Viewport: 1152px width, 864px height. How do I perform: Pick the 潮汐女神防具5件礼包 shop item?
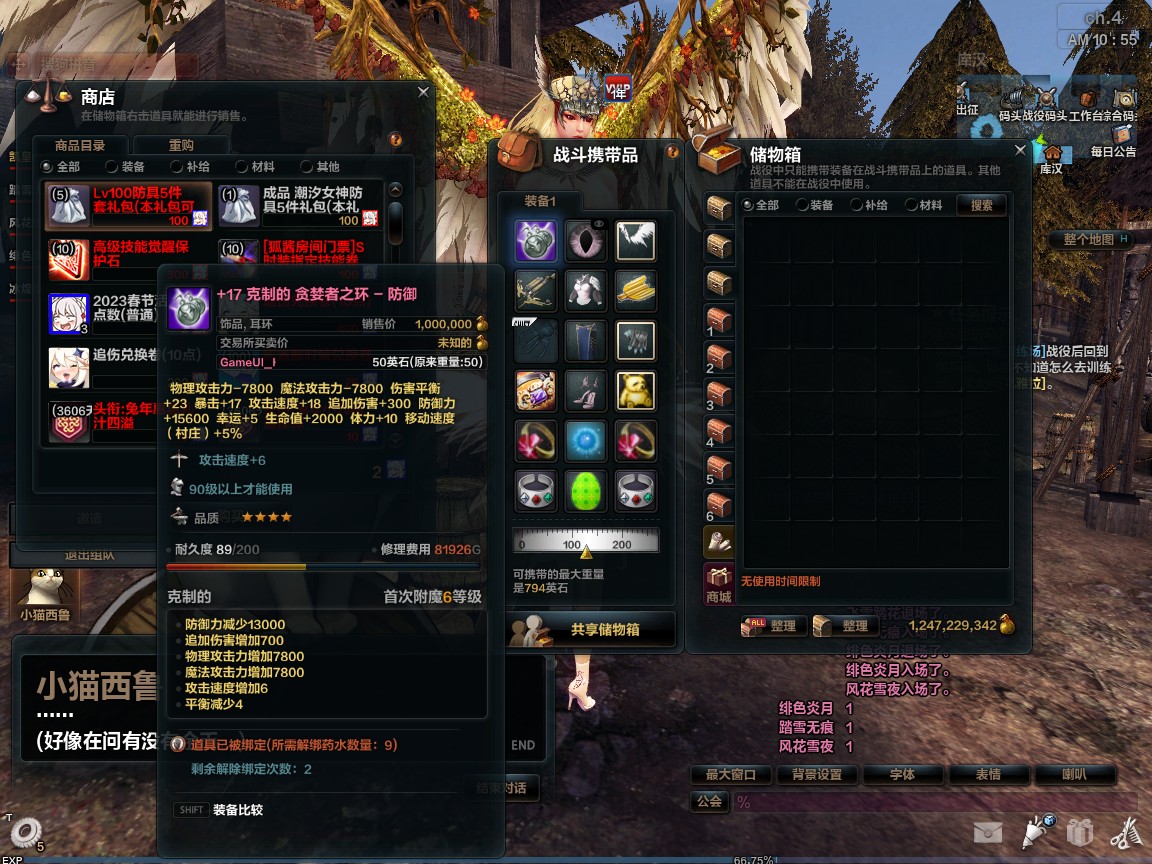(298, 205)
